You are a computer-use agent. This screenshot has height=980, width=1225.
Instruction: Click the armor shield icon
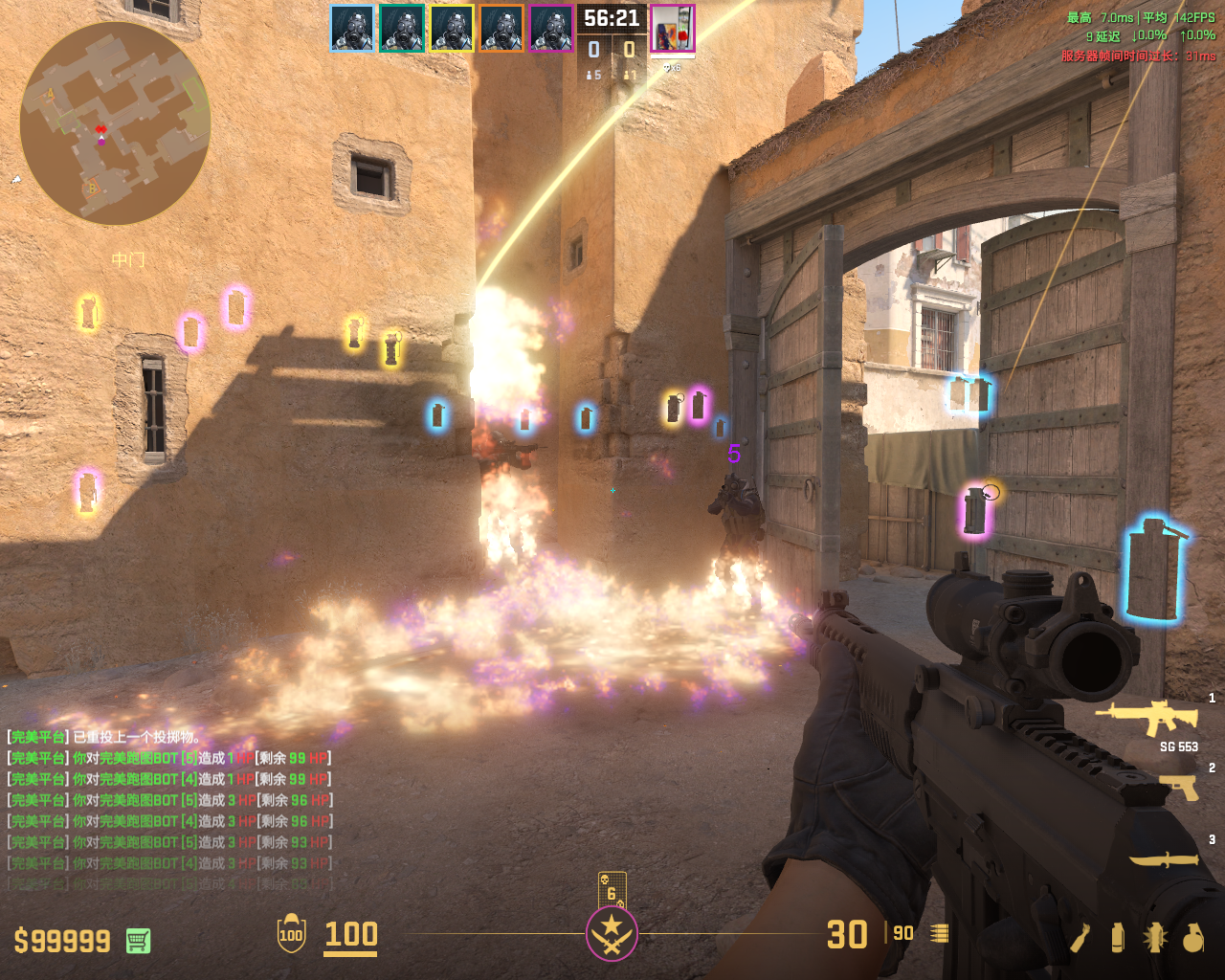[291, 934]
